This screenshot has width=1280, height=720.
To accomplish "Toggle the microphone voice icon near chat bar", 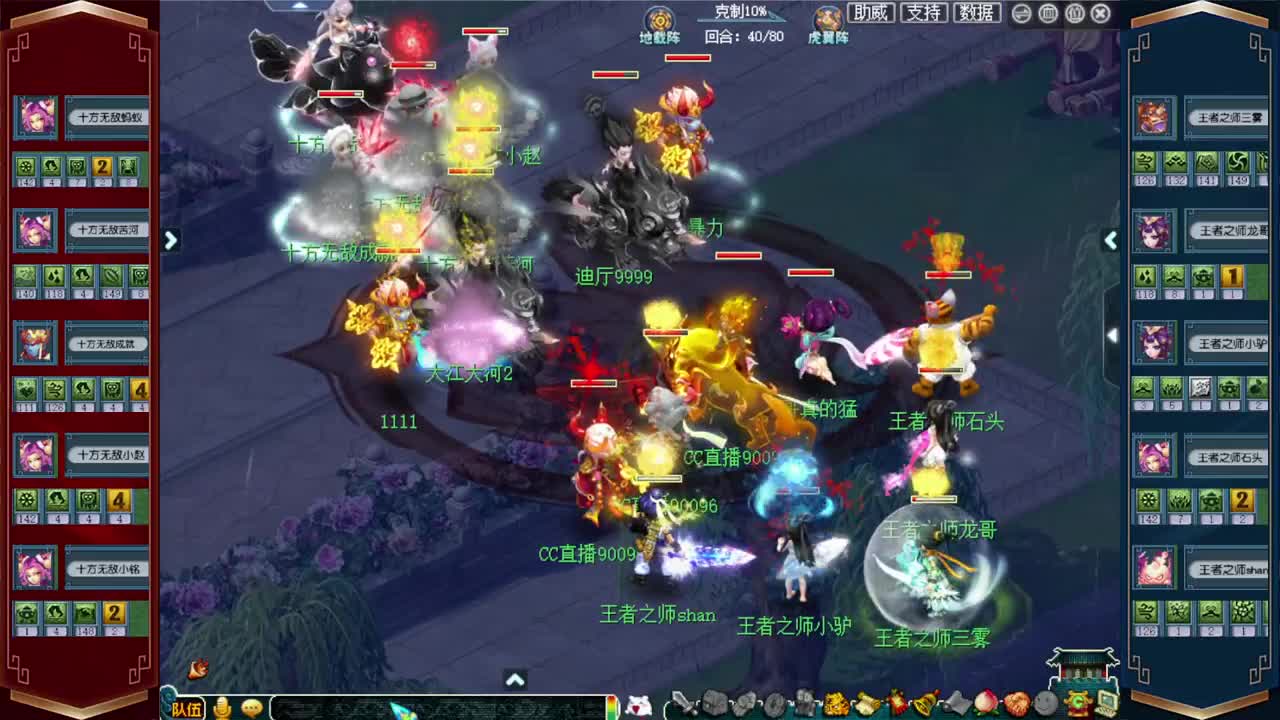I will pos(222,707).
